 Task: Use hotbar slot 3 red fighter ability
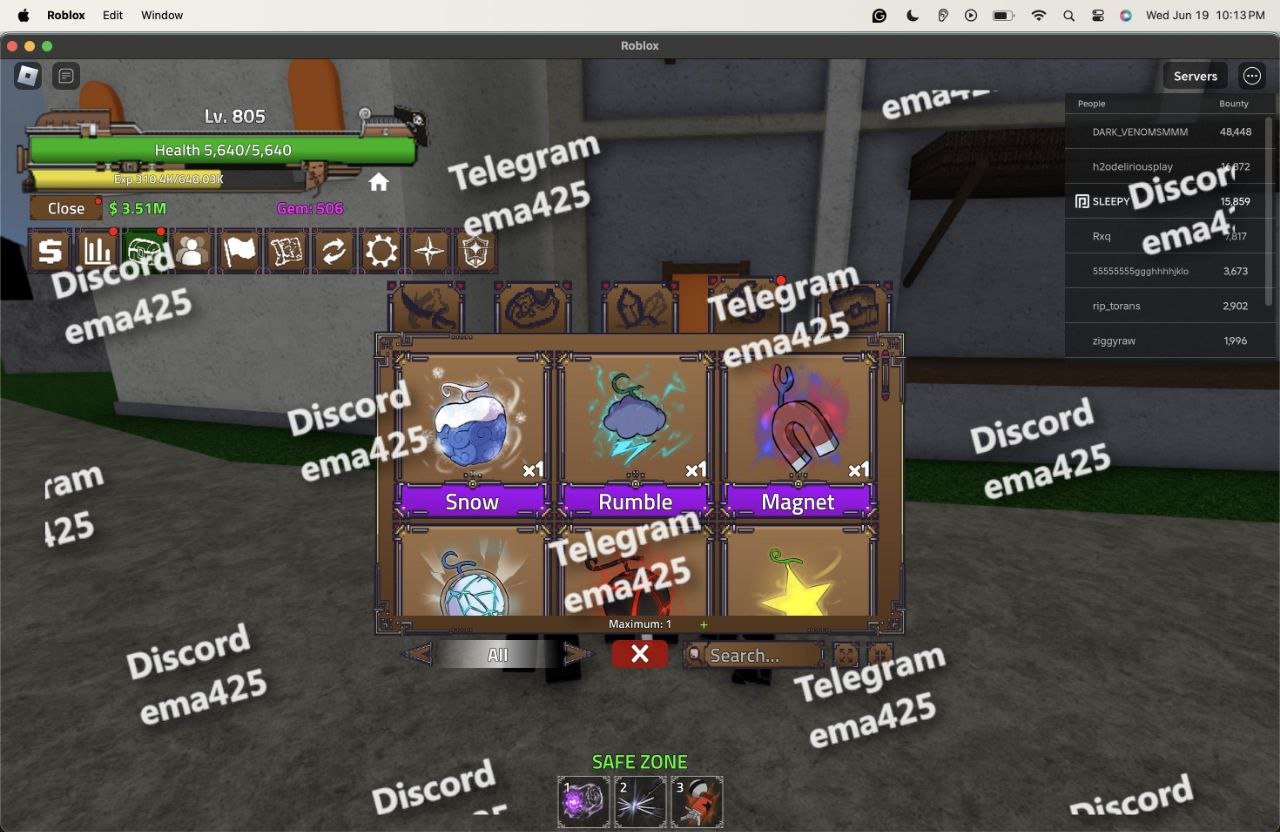click(x=697, y=801)
